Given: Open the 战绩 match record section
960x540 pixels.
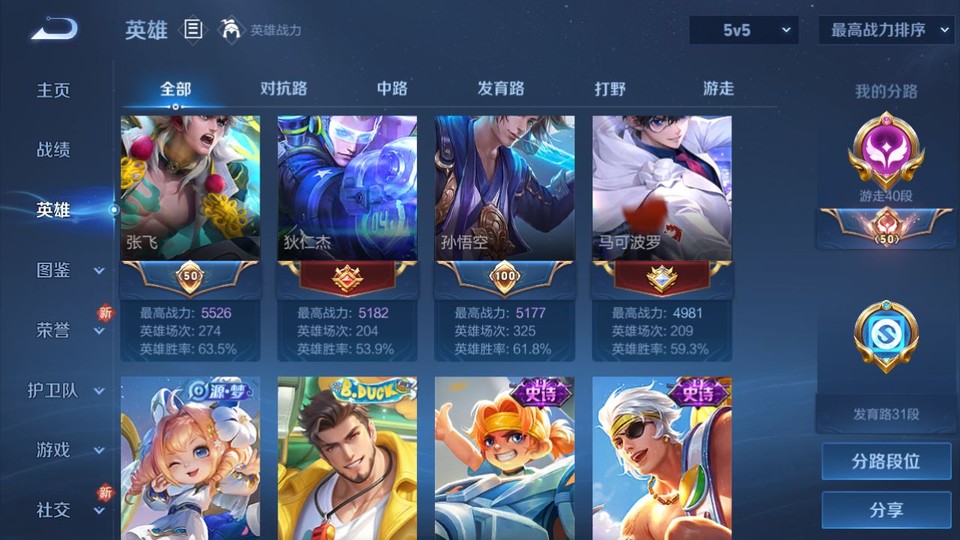Looking at the screenshot, I should pos(54,150).
